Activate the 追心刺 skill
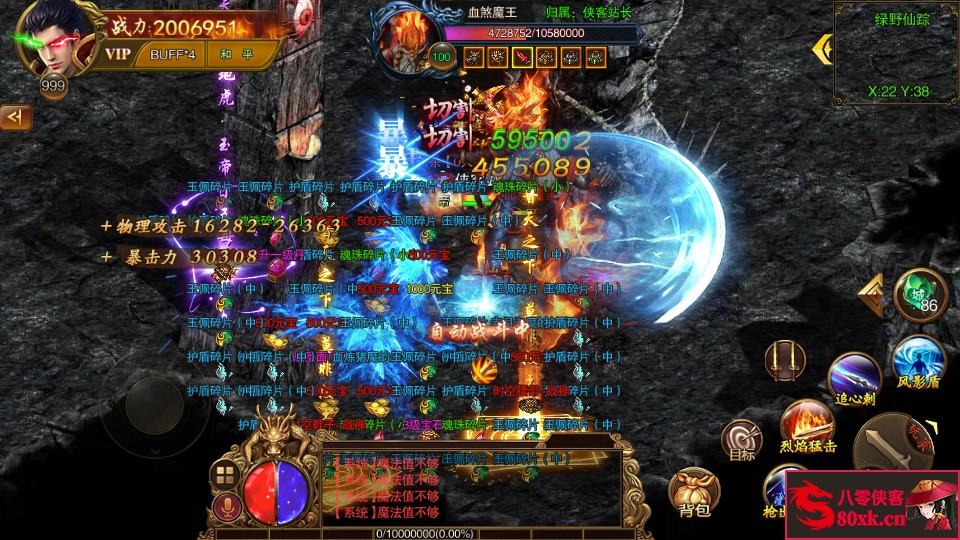This screenshot has width=960, height=540. [855, 380]
